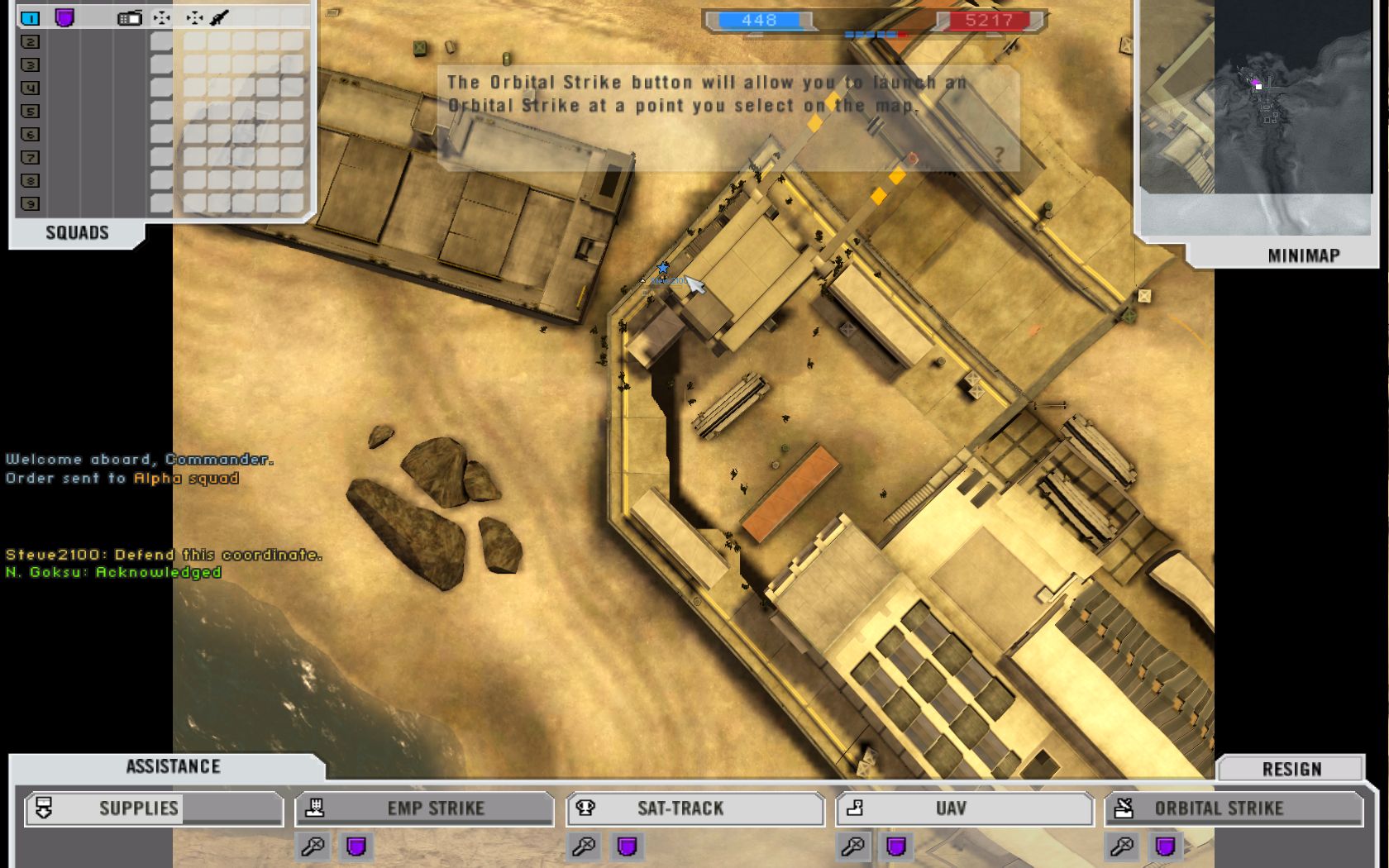The width and height of the screenshot is (1389, 868).
Task: Click the wrench icon under Orbital Strike
Action: (x=1122, y=847)
